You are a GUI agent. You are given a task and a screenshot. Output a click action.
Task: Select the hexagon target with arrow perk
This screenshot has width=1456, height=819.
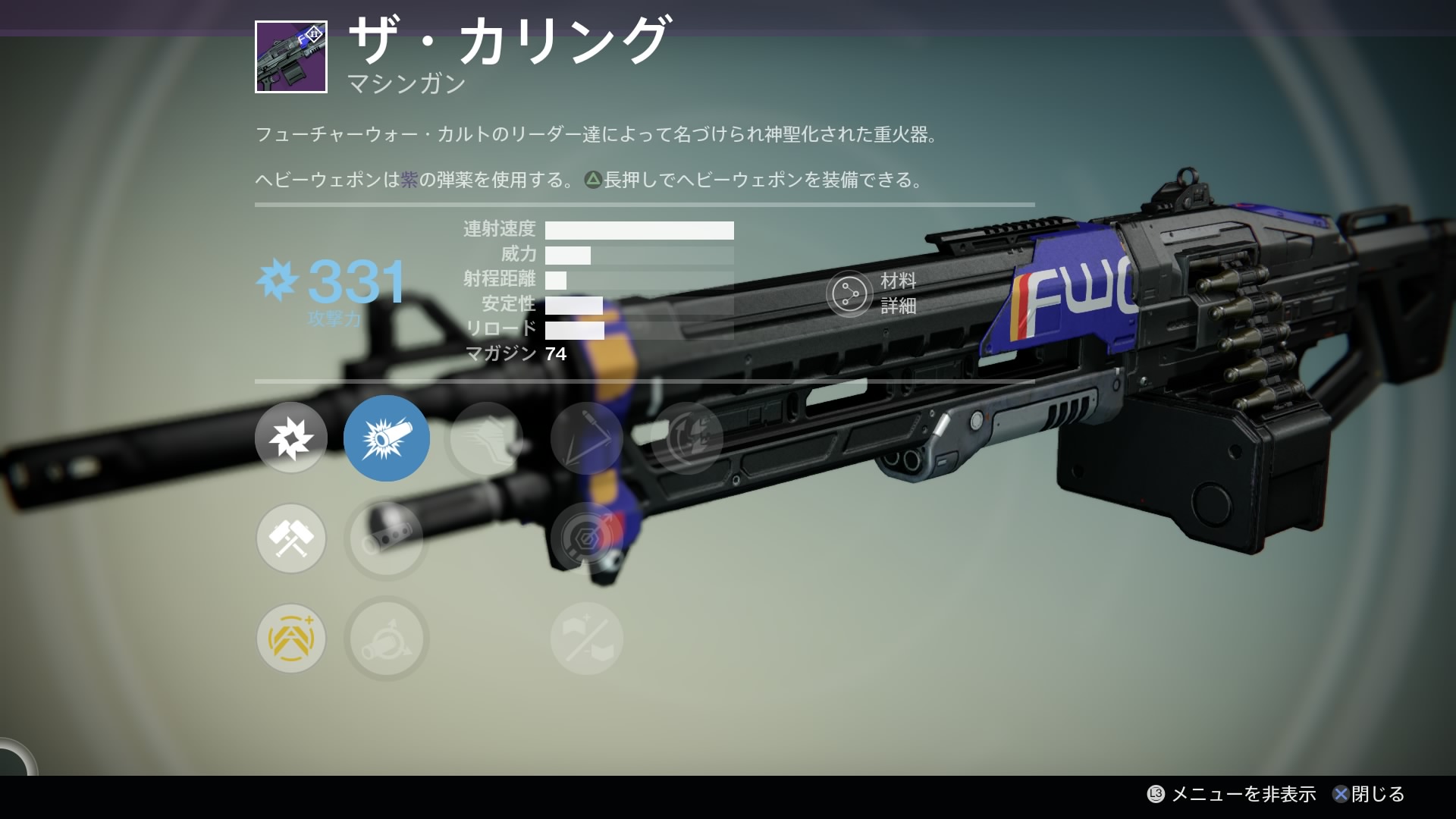[x=586, y=538]
